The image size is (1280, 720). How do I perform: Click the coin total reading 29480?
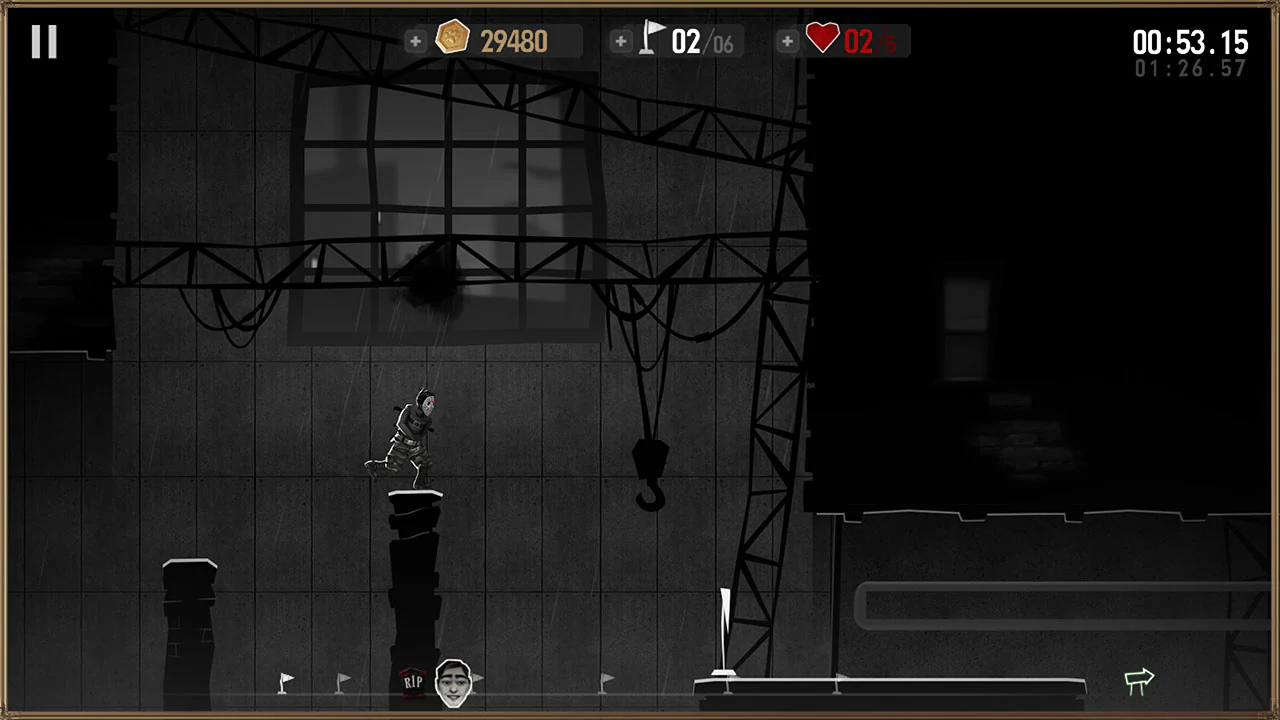pos(514,41)
